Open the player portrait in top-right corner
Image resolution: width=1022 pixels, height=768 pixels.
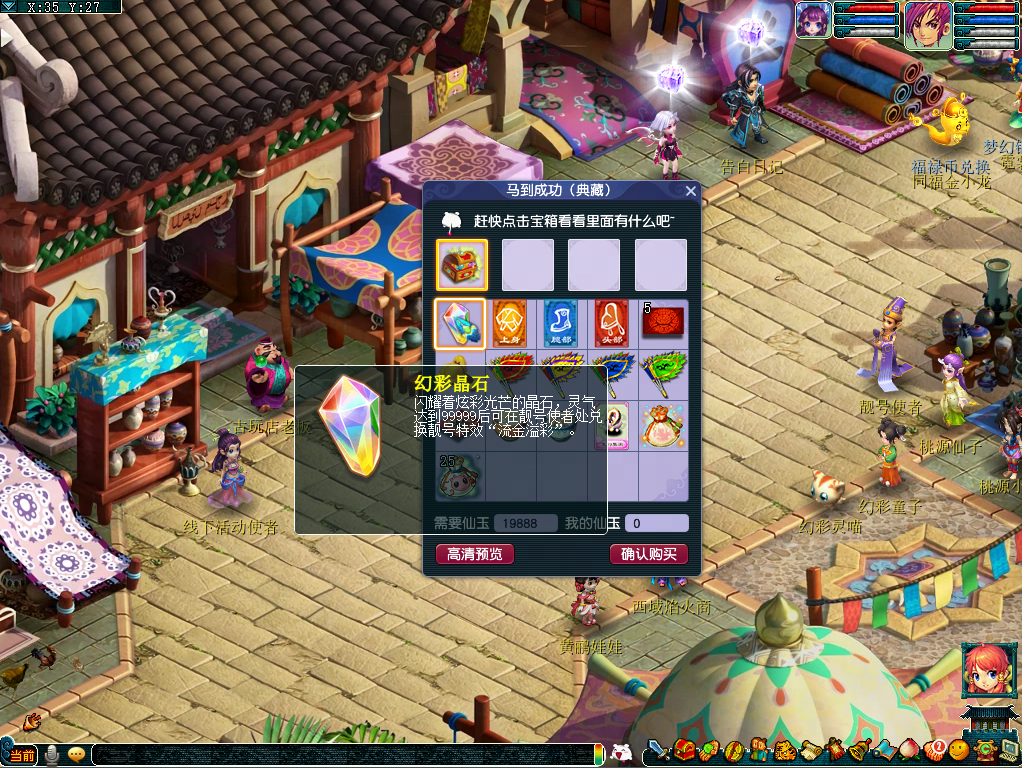(x=928, y=25)
